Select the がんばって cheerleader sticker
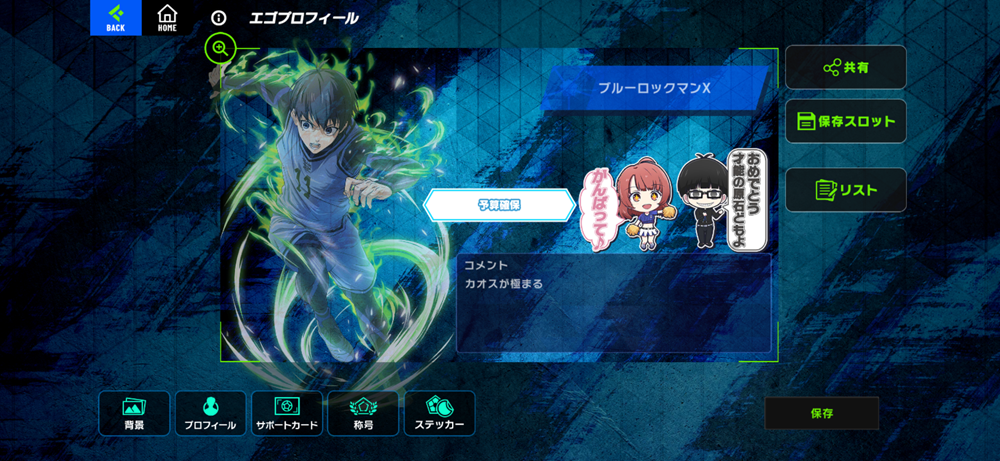The width and height of the screenshot is (1000, 461). [x=632, y=205]
